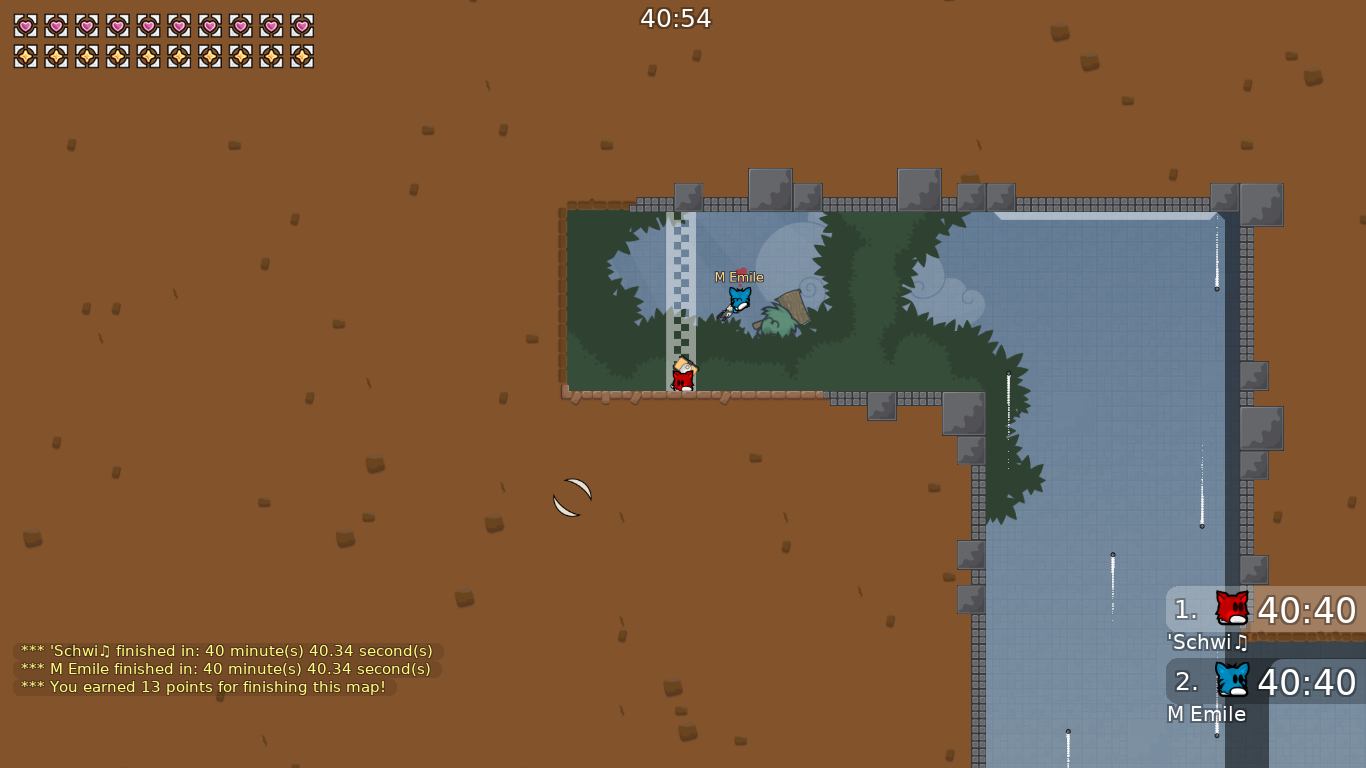The height and width of the screenshot is (768, 1366).
Task: Click the M Emile nametag above the blue tee
Action: click(738, 276)
